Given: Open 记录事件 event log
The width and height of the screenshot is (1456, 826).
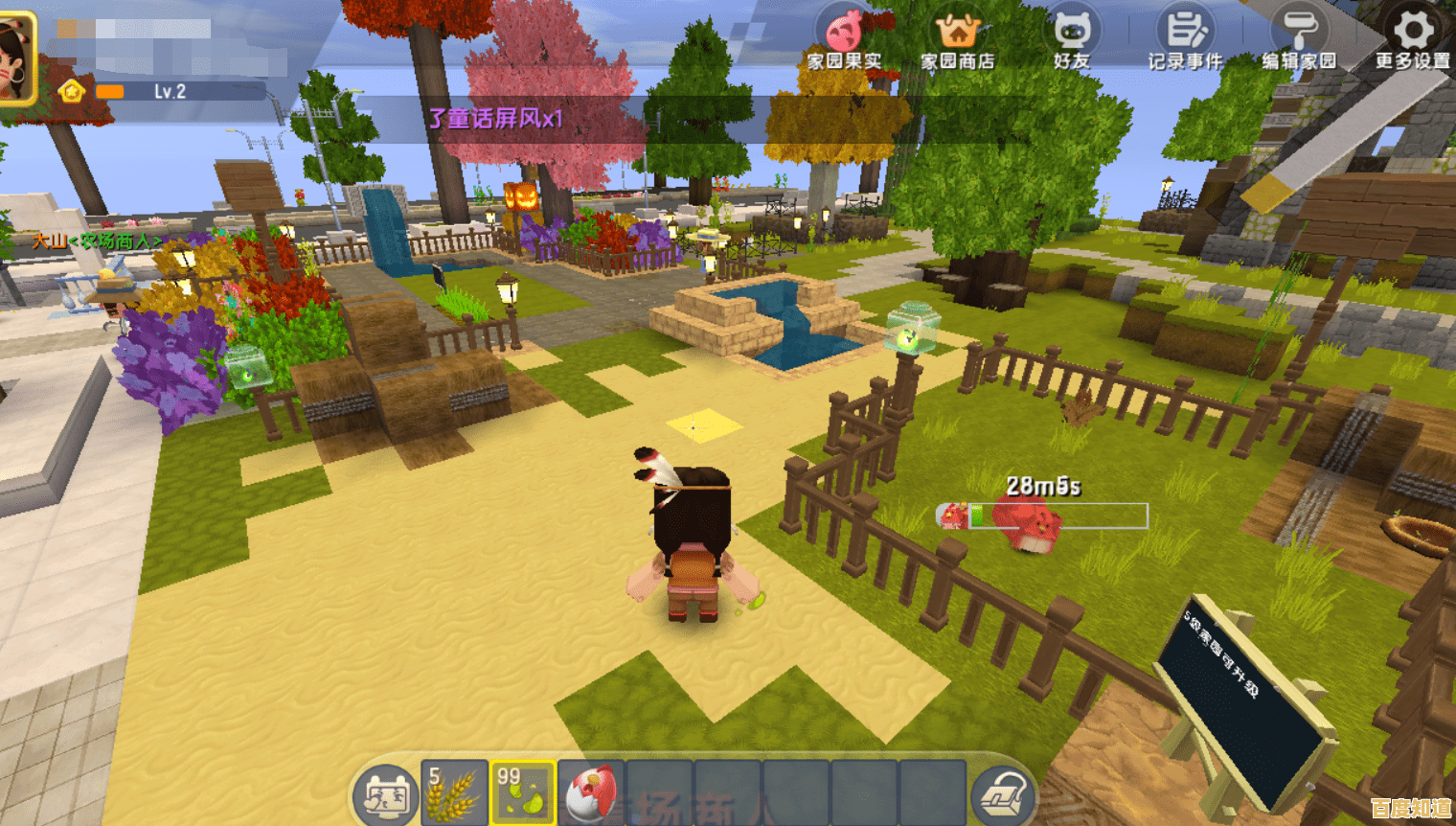Looking at the screenshot, I should tap(1185, 38).
